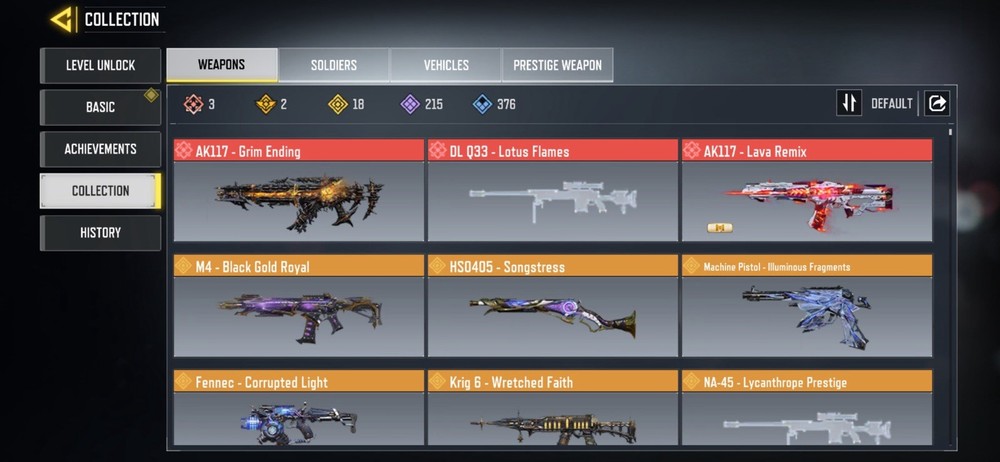Switch to the Weapons tab
Screen dimensions: 1000x462
click(222, 65)
